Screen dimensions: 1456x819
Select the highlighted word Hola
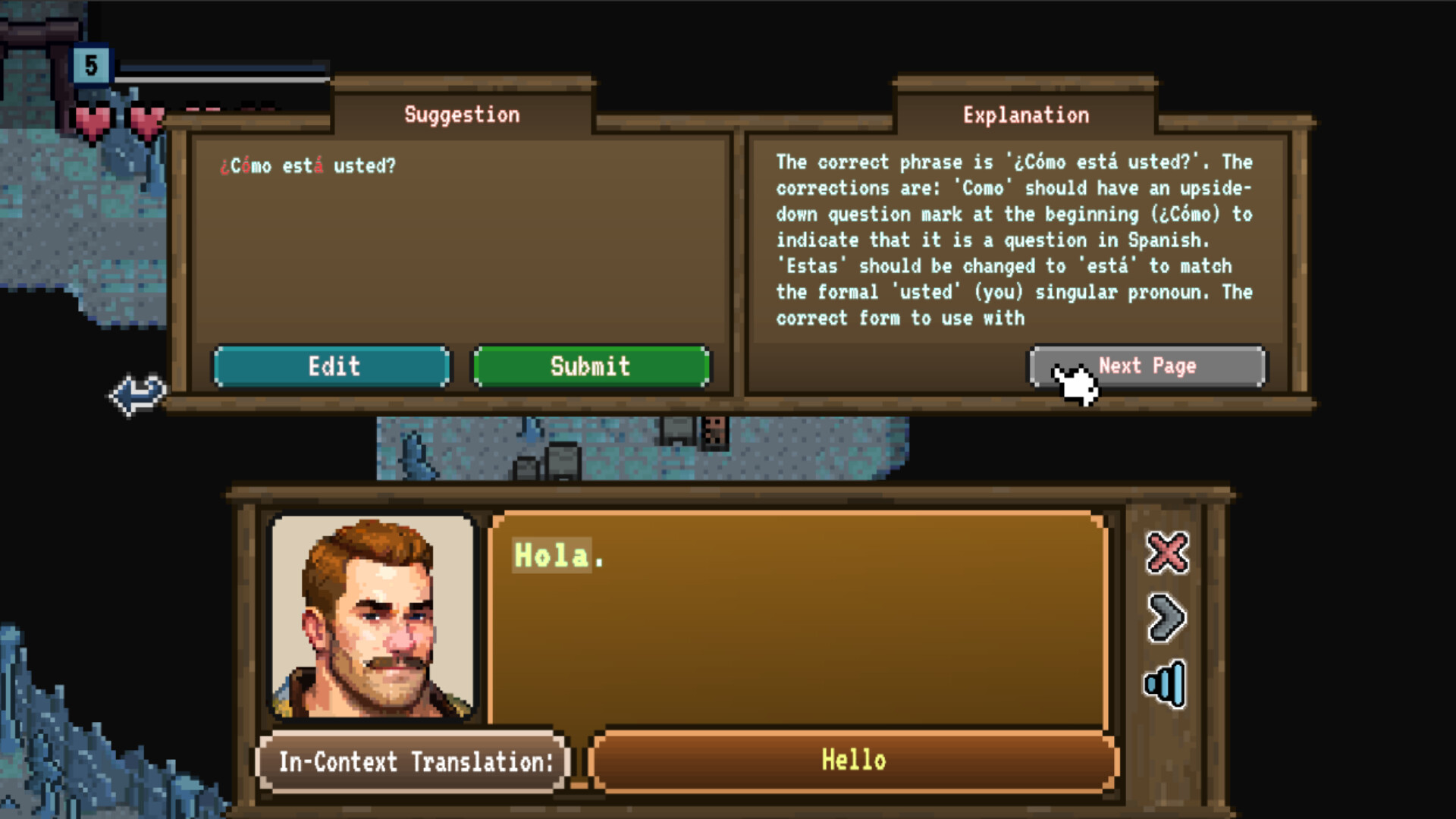click(x=553, y=557)
